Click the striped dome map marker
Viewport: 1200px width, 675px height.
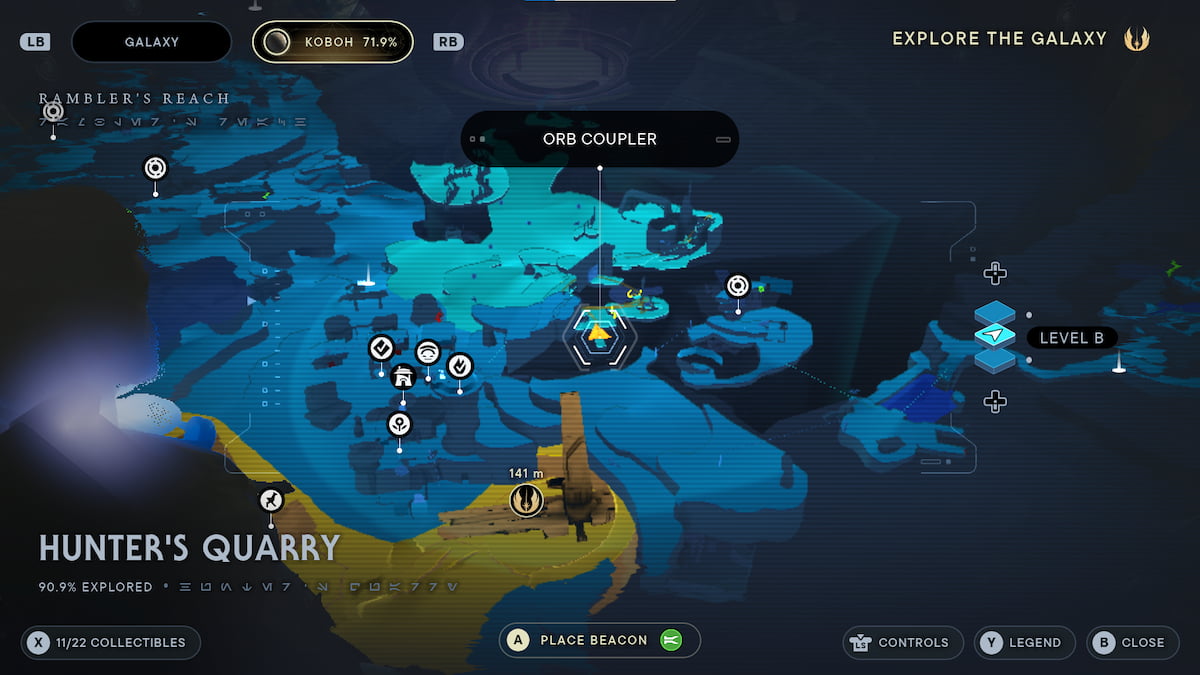coord(428,352)
